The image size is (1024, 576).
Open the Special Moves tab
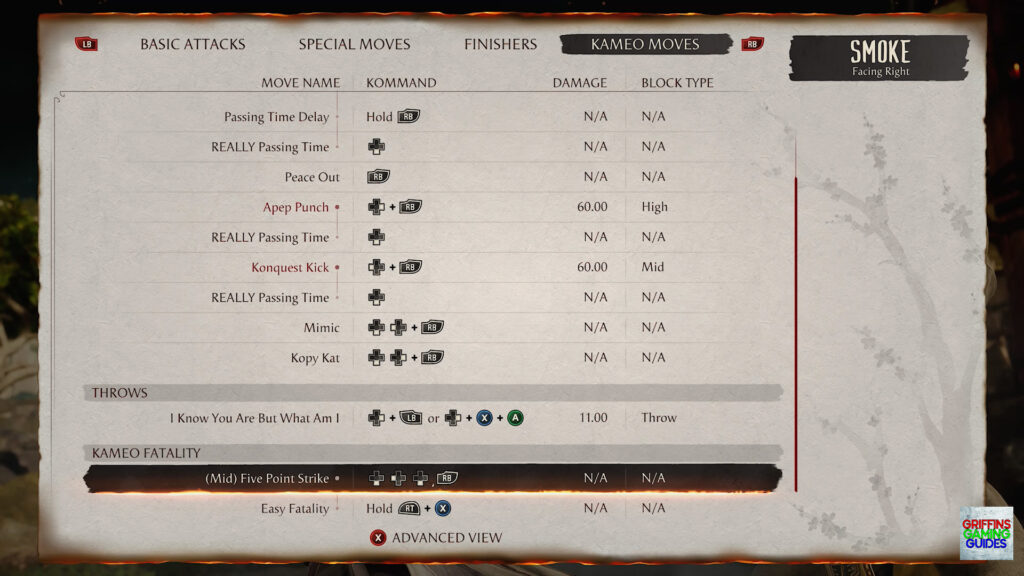(x=354, y=44)
